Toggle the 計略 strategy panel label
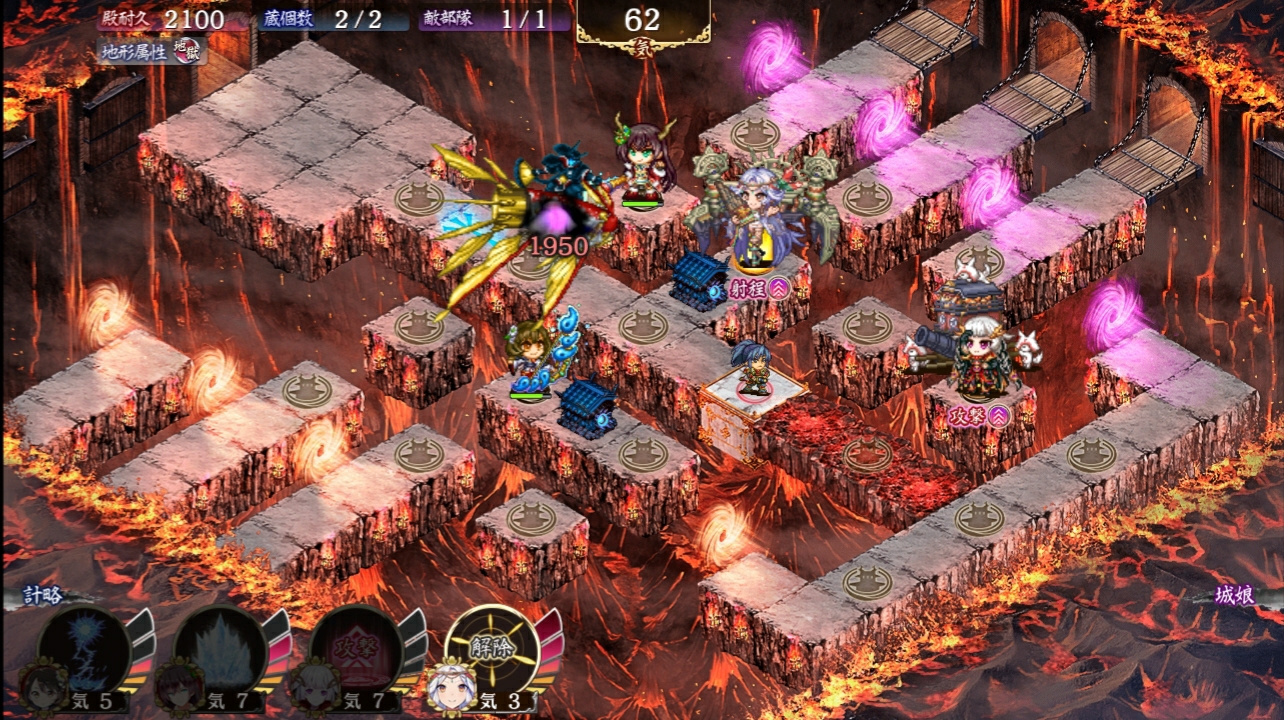Screen dimensions: 1284x720 pos(44,596)
